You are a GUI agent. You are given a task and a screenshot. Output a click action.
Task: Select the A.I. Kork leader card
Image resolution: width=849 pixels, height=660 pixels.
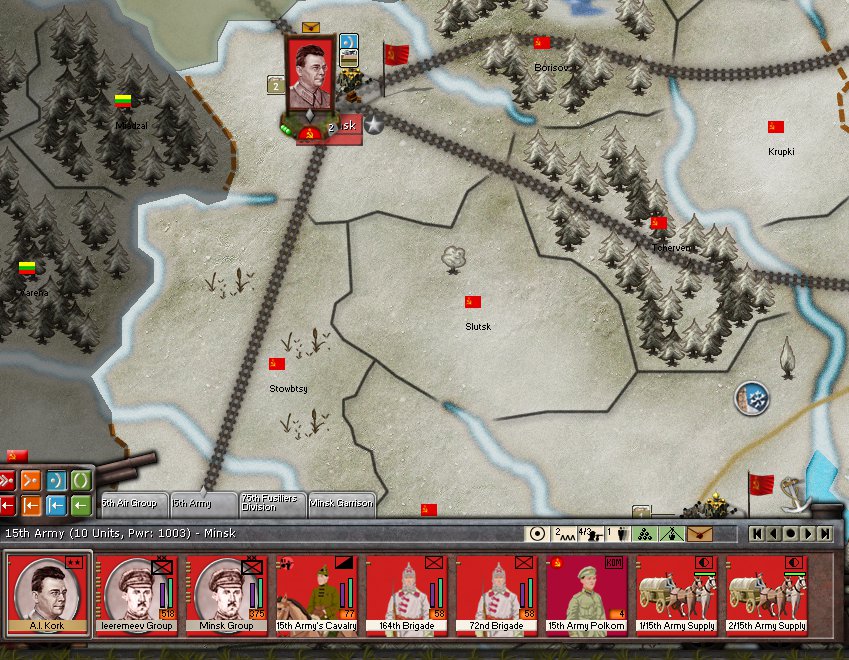tap(49, 593)
